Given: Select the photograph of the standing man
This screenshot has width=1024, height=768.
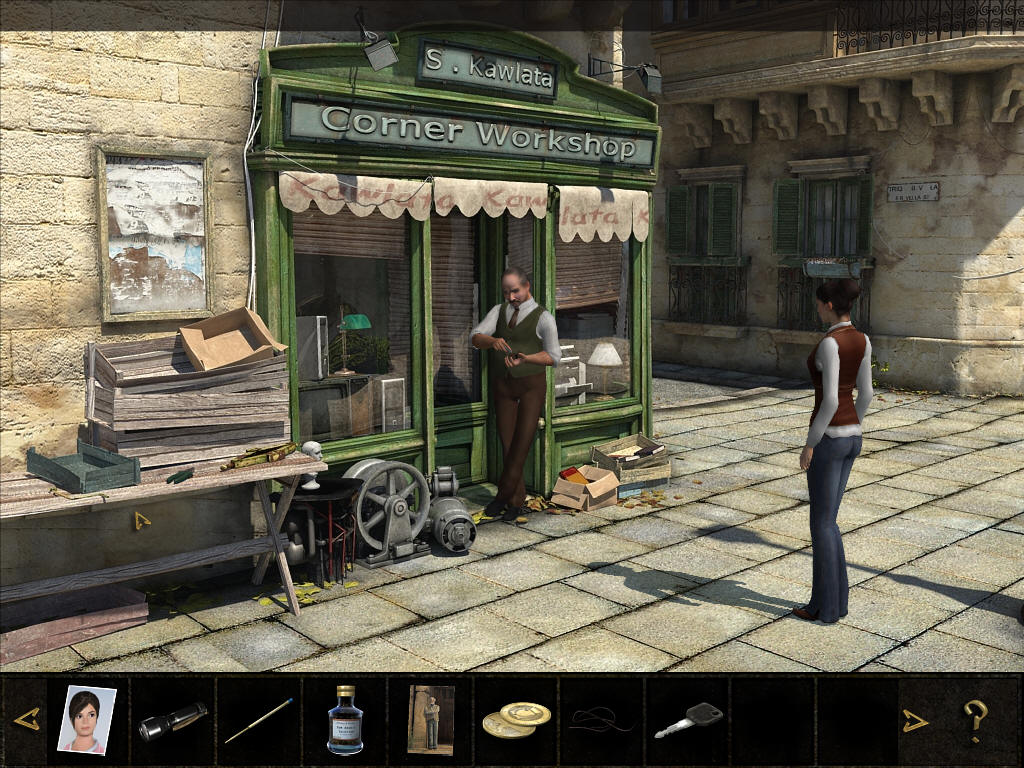Looking at the screenshot, I should pos(431,719).
